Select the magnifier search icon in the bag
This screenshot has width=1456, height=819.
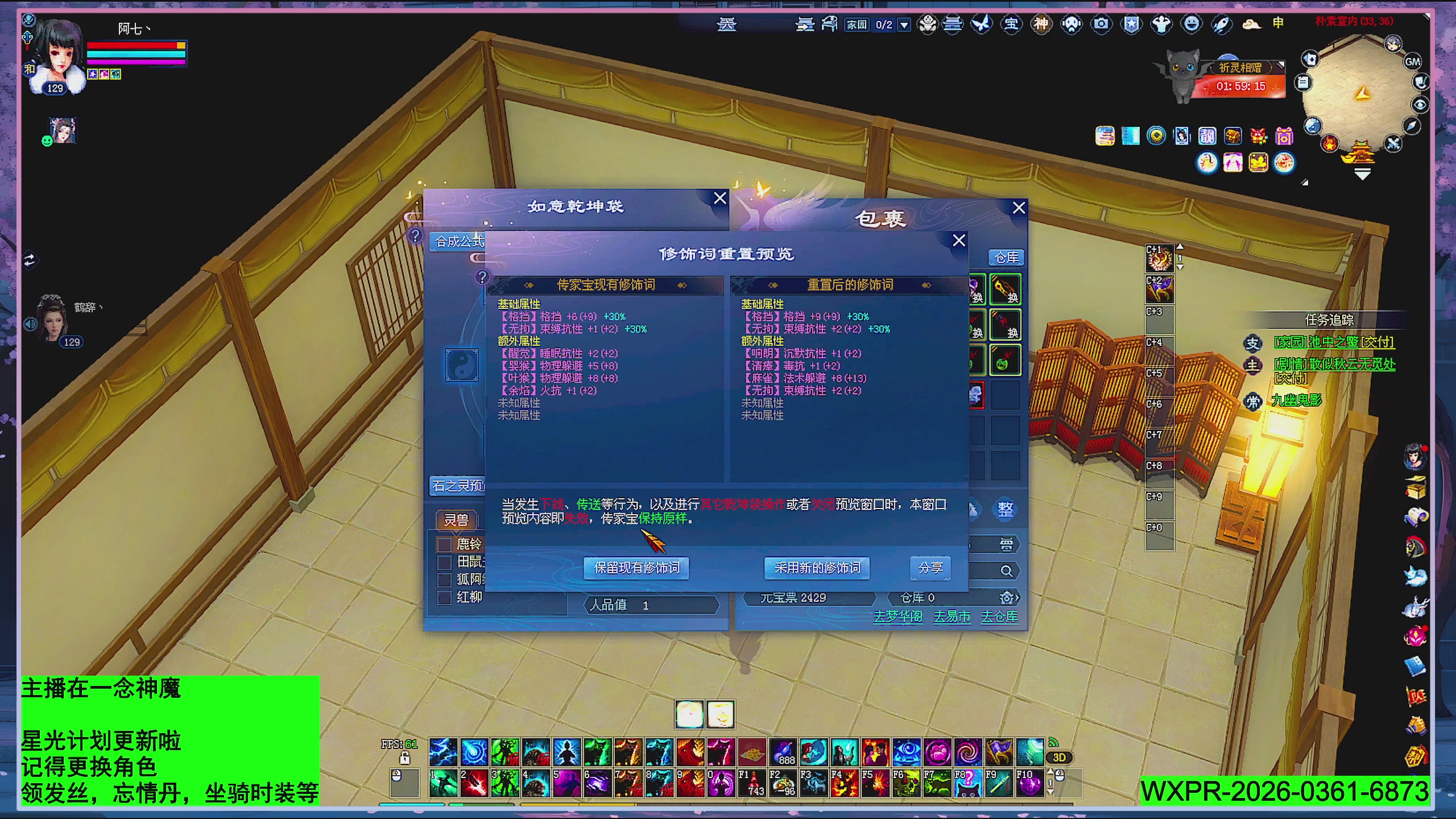click(1006, 570)
